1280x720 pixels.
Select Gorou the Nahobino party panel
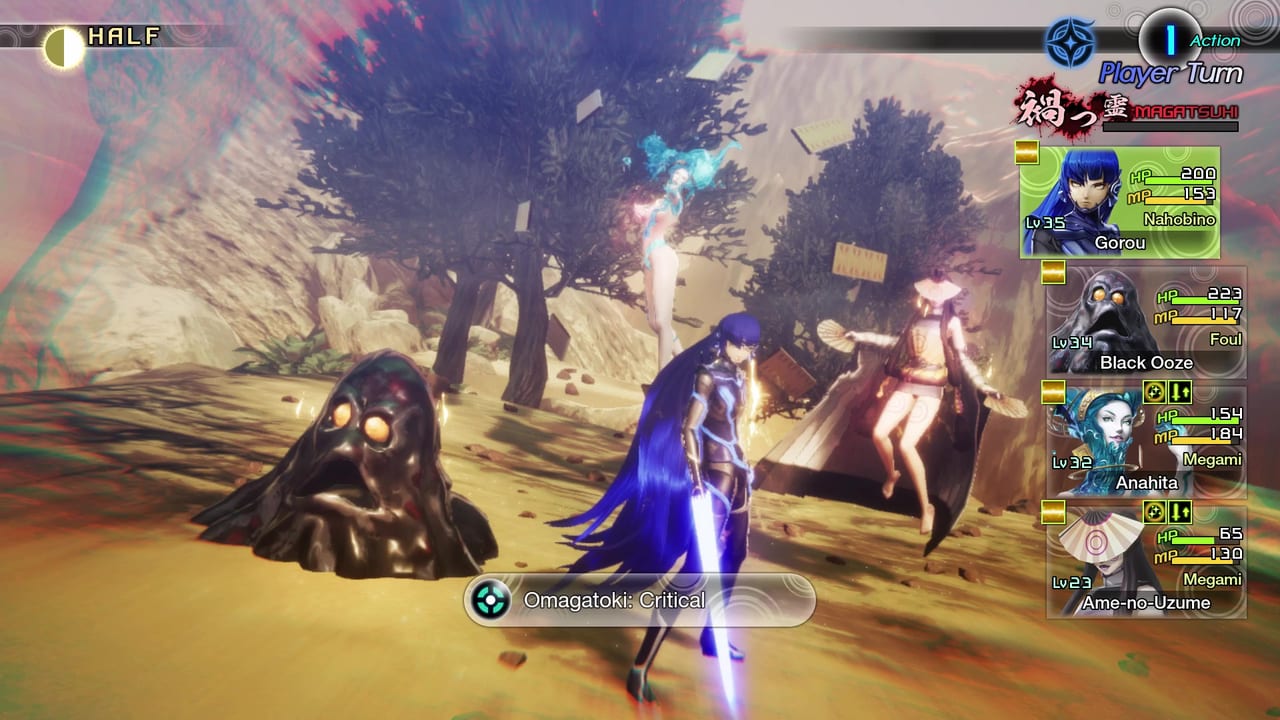coord(1120,203)
